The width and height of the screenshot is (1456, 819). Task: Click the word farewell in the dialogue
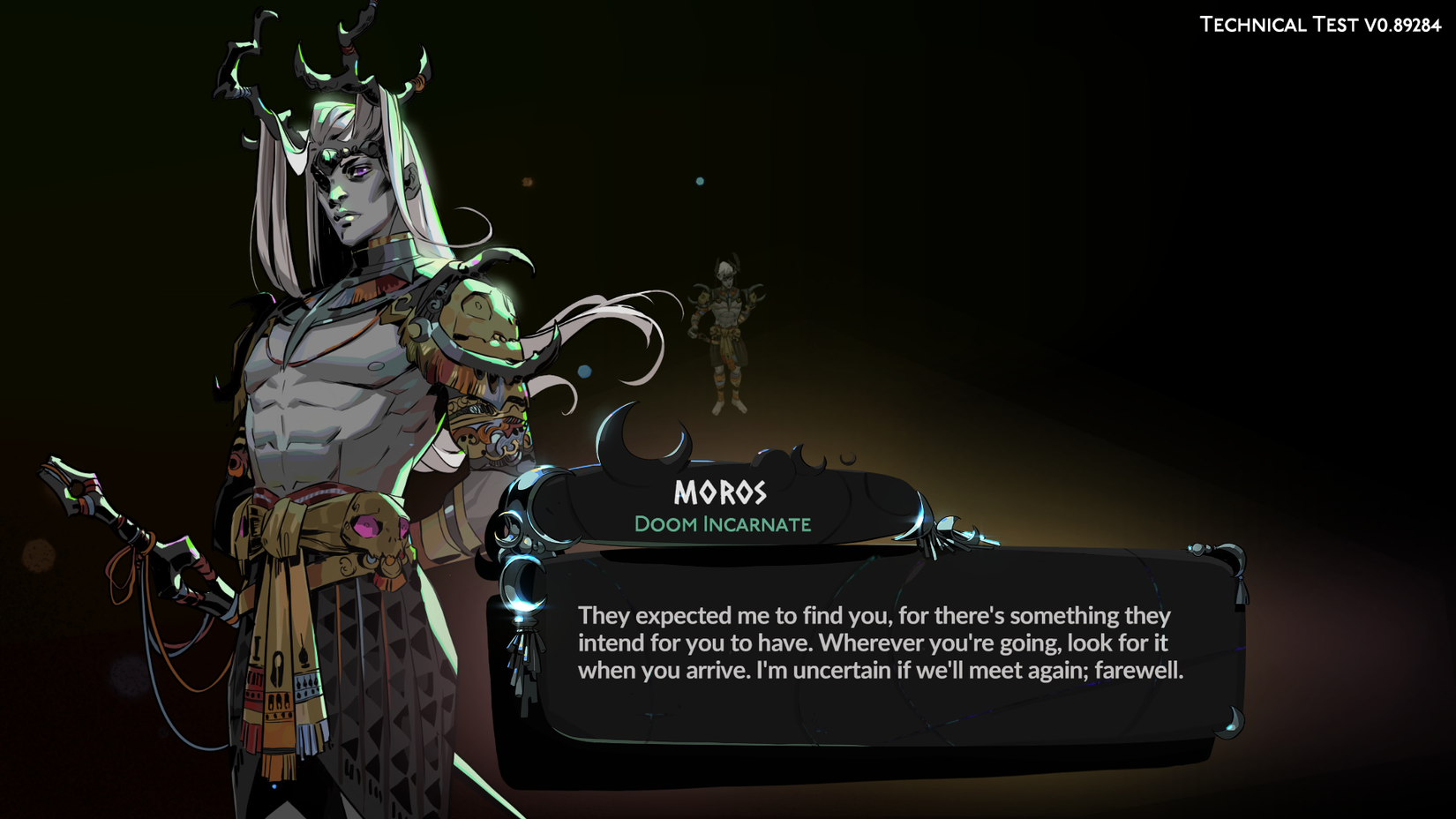tap(1138, 671)
